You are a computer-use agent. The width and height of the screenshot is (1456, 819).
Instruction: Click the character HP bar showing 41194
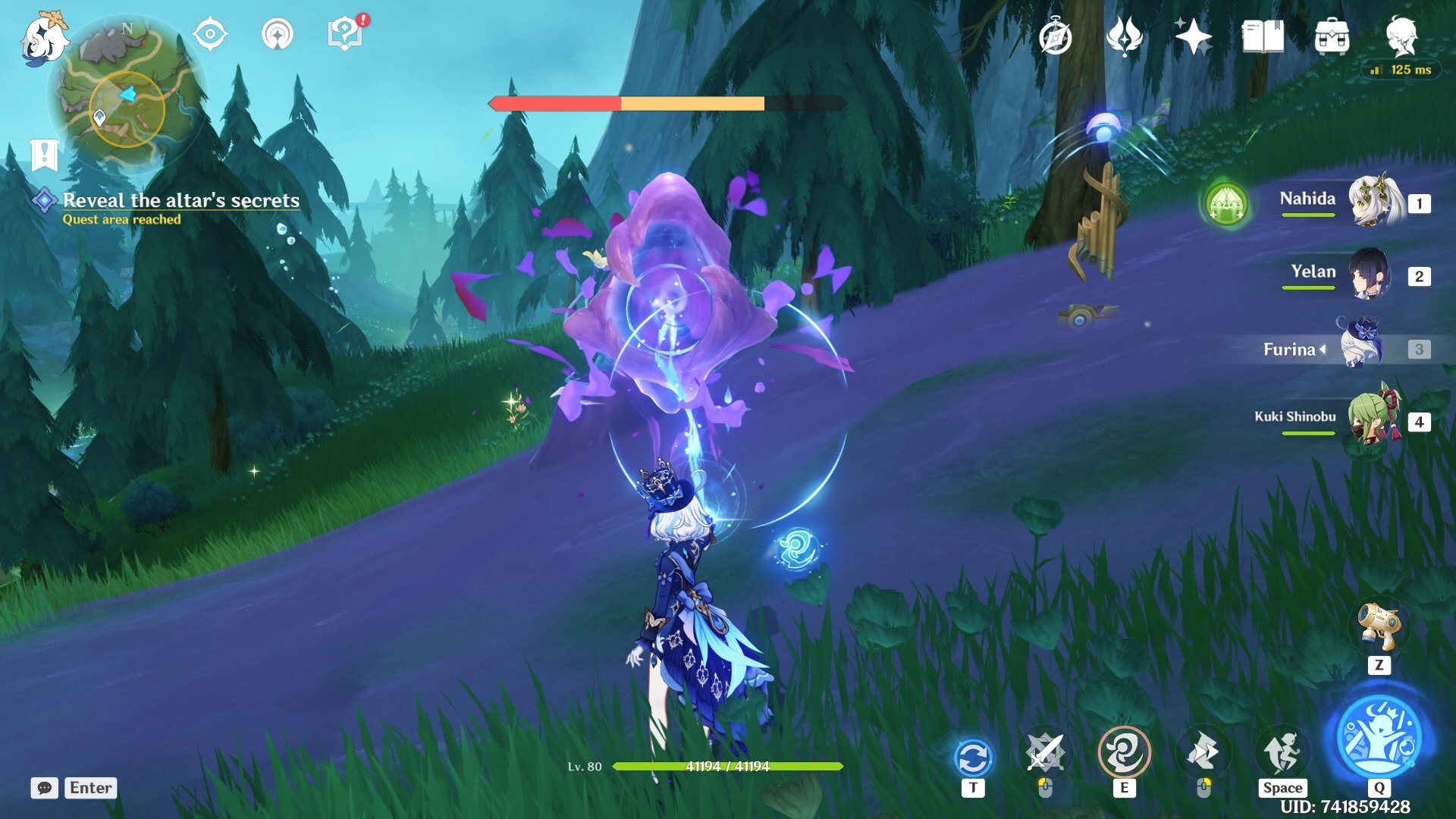[728, 767]
